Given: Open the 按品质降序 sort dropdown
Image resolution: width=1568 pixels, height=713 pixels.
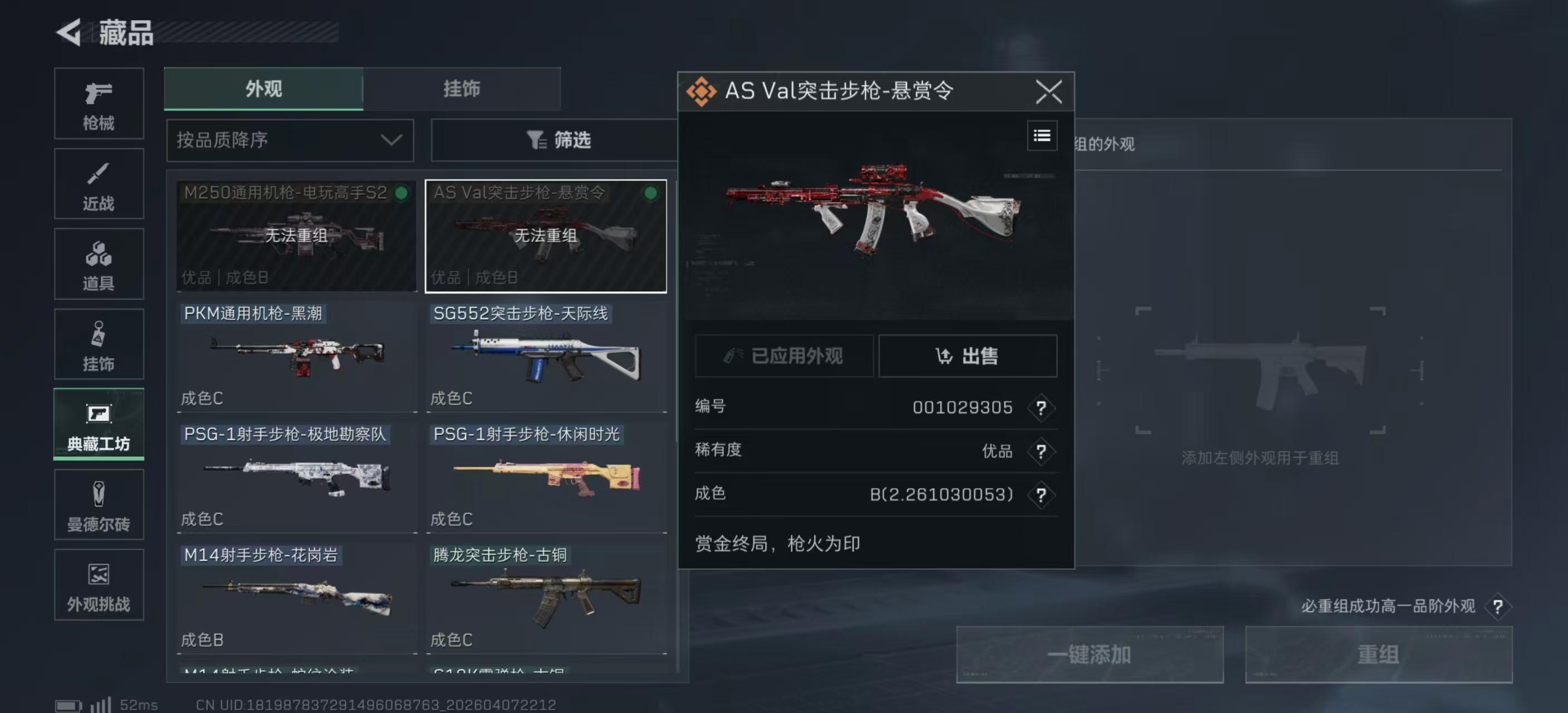Looking at the screenshot, I should pos(290,140).
